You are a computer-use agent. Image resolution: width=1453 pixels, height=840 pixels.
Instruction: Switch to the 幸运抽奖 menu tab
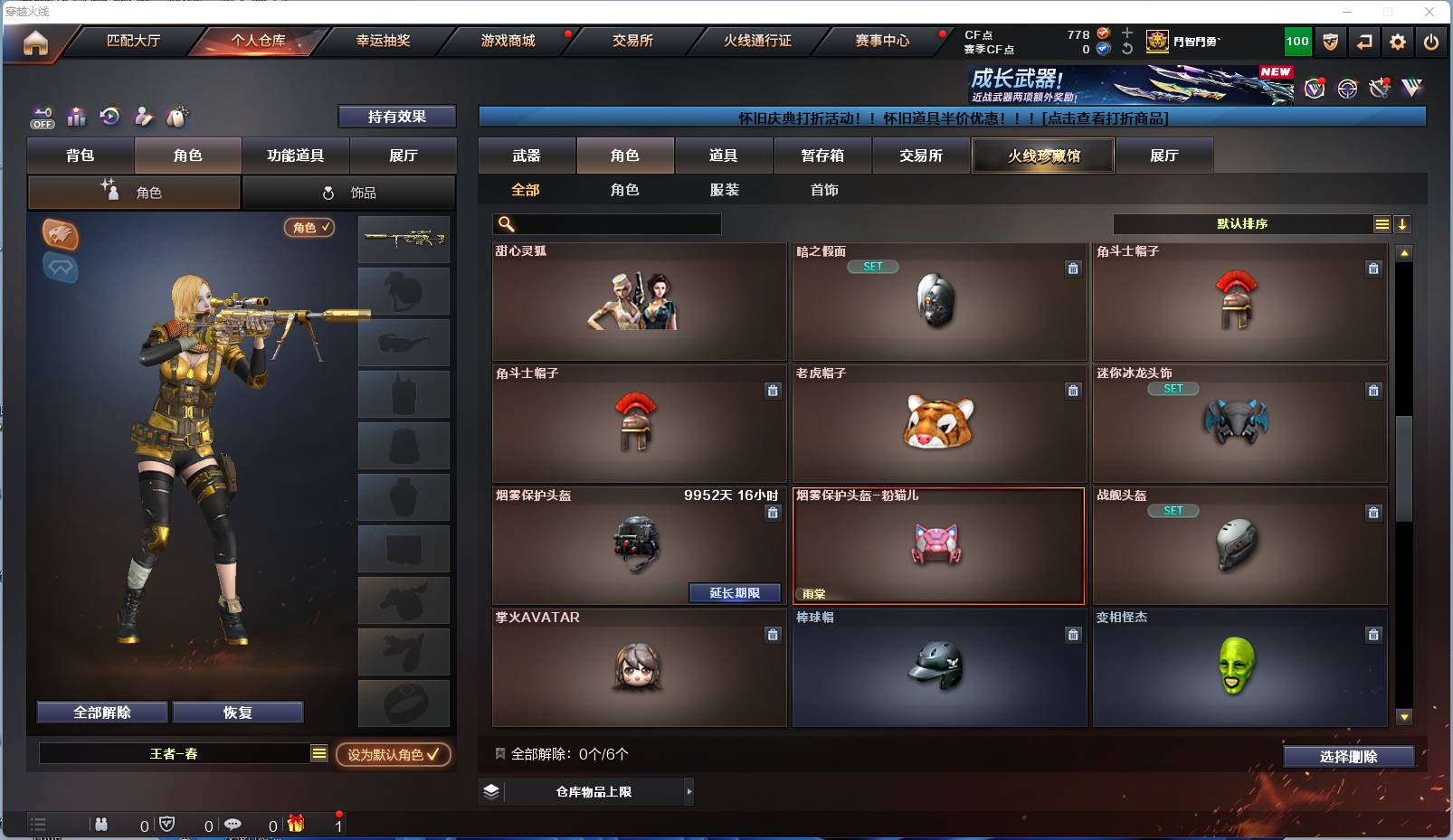pos(384,41)
